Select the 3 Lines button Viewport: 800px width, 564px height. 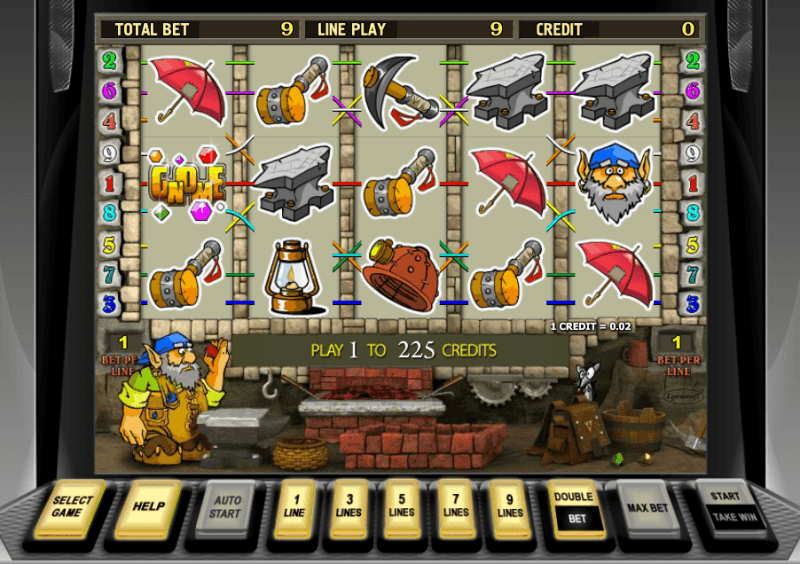tap(348, 506)
